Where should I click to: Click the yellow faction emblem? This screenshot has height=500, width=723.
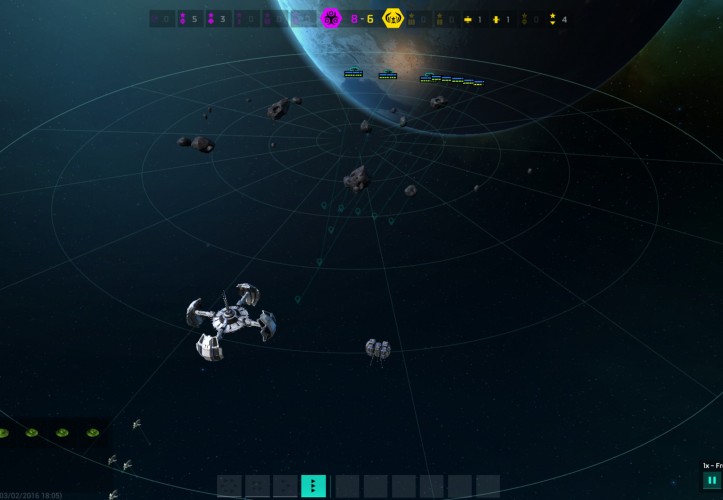391,18
